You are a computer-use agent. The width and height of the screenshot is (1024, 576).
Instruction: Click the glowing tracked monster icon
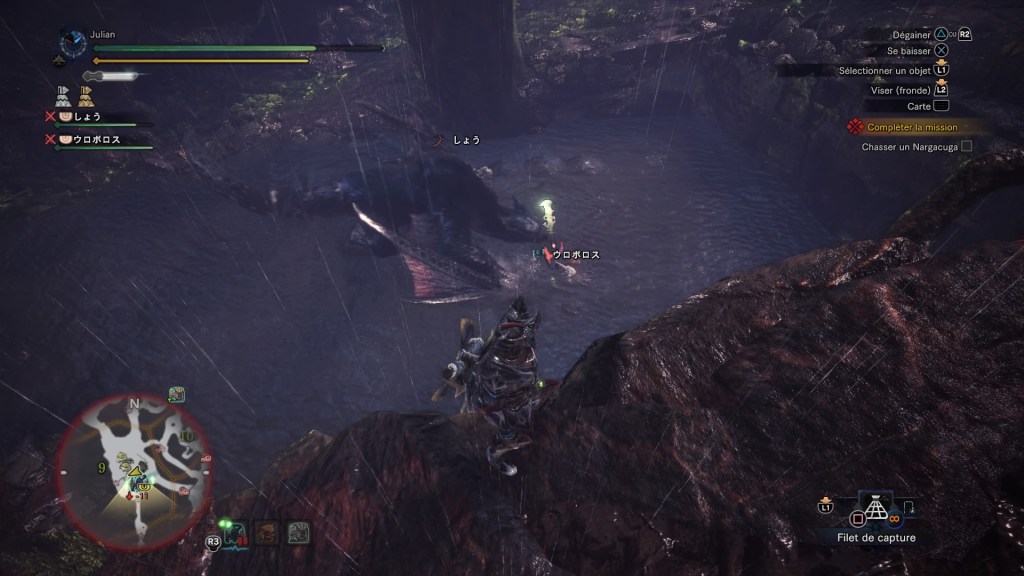click(235, 532)
